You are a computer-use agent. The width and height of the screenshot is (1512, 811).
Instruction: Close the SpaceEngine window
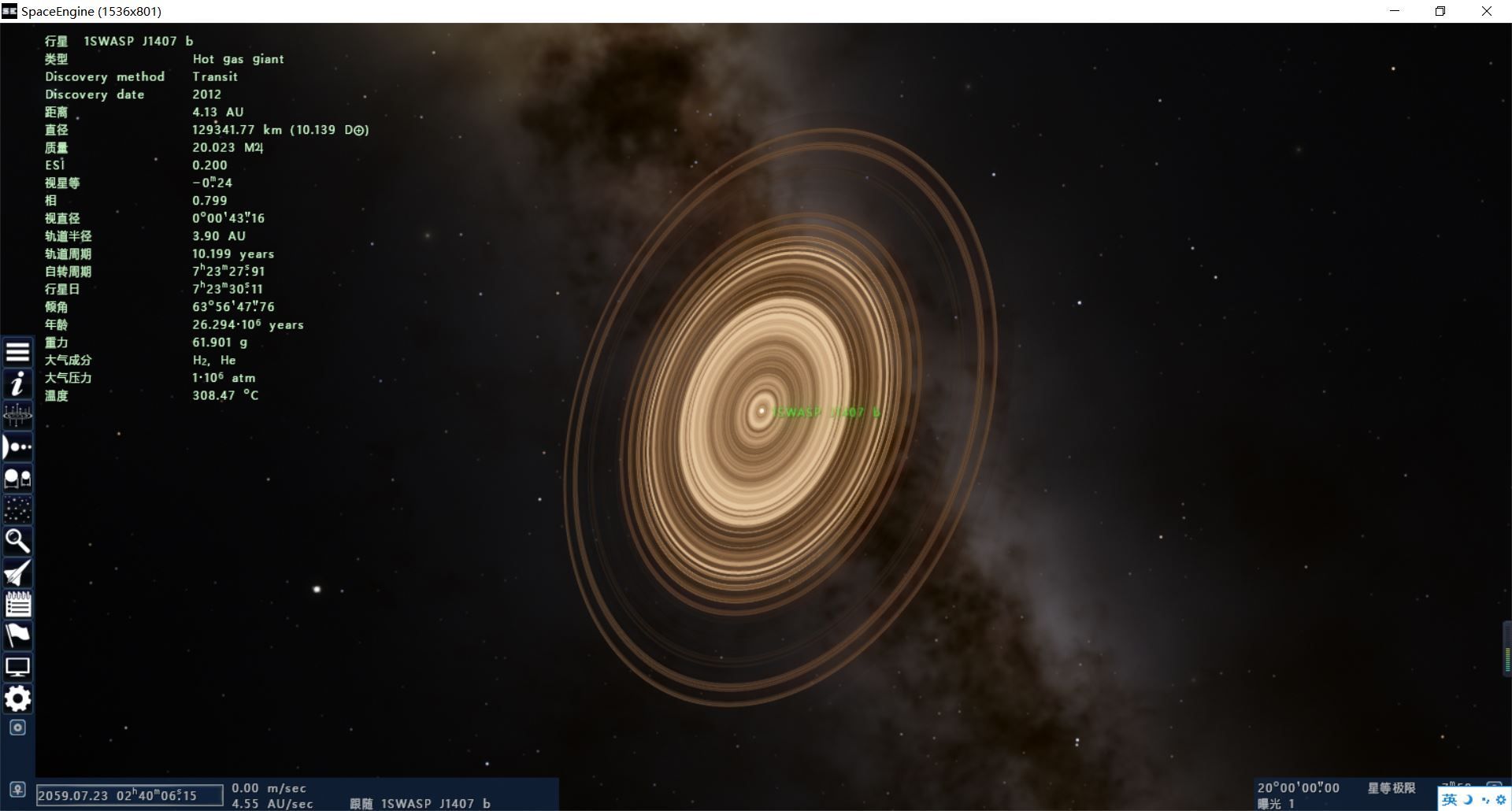pos(1487,11)
